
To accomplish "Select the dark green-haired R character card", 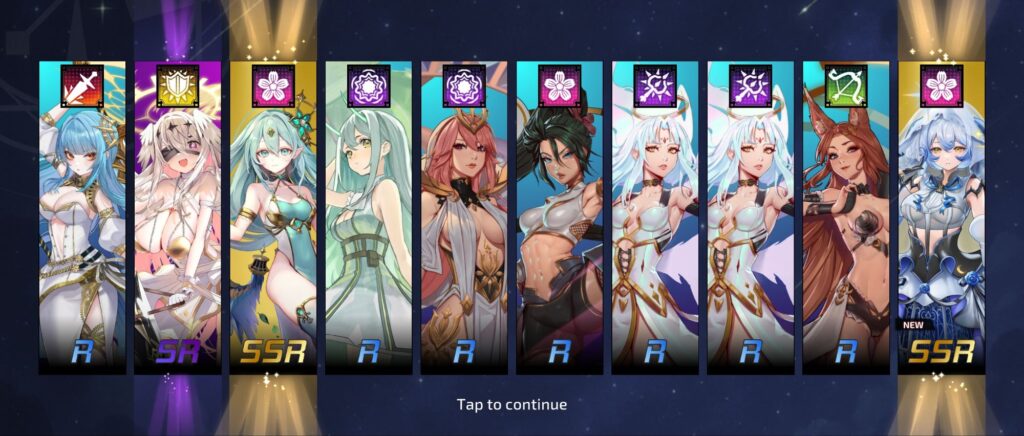I will 559,218.
